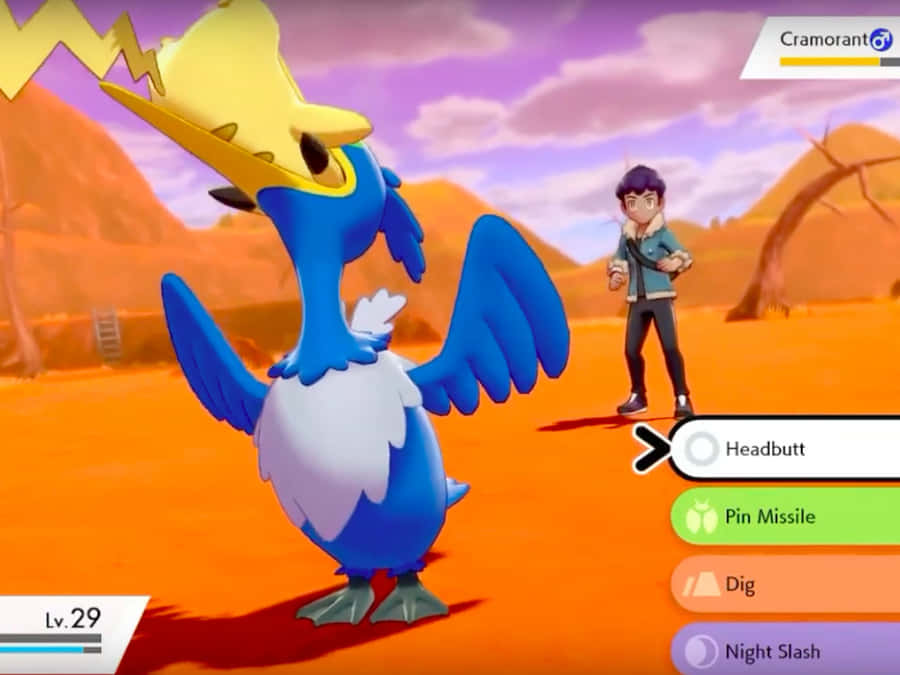Select the Headbutt move

[785, 449]
